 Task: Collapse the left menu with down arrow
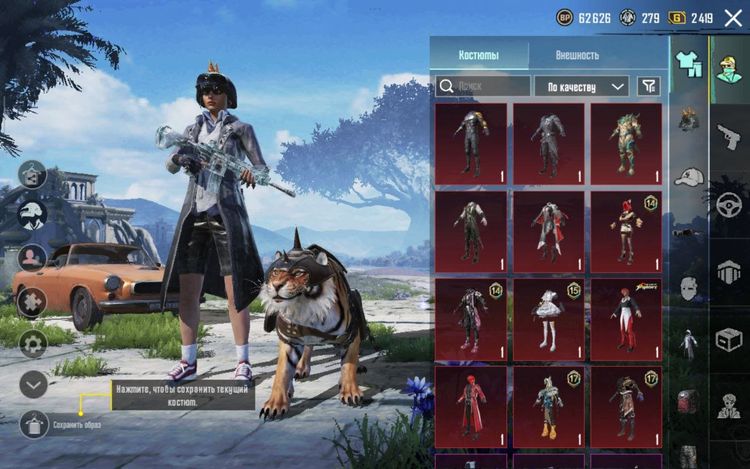33,383
